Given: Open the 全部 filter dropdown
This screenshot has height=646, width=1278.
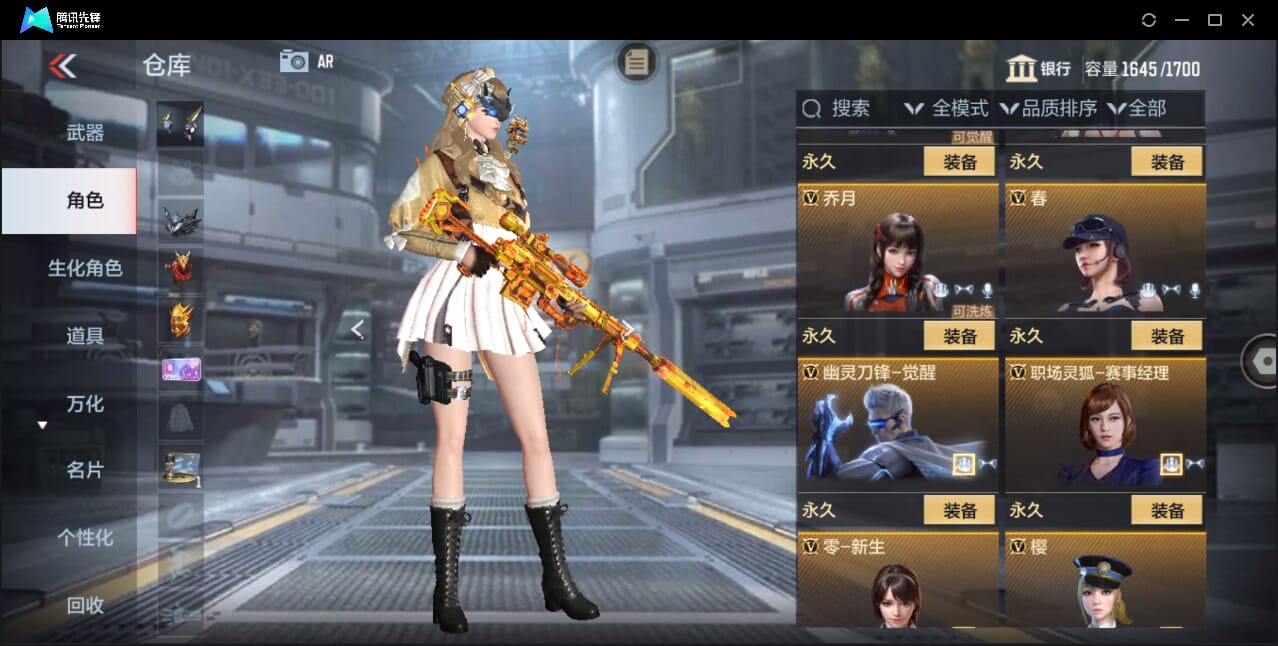Looking at the screenshot, I should click(1138, 108).
